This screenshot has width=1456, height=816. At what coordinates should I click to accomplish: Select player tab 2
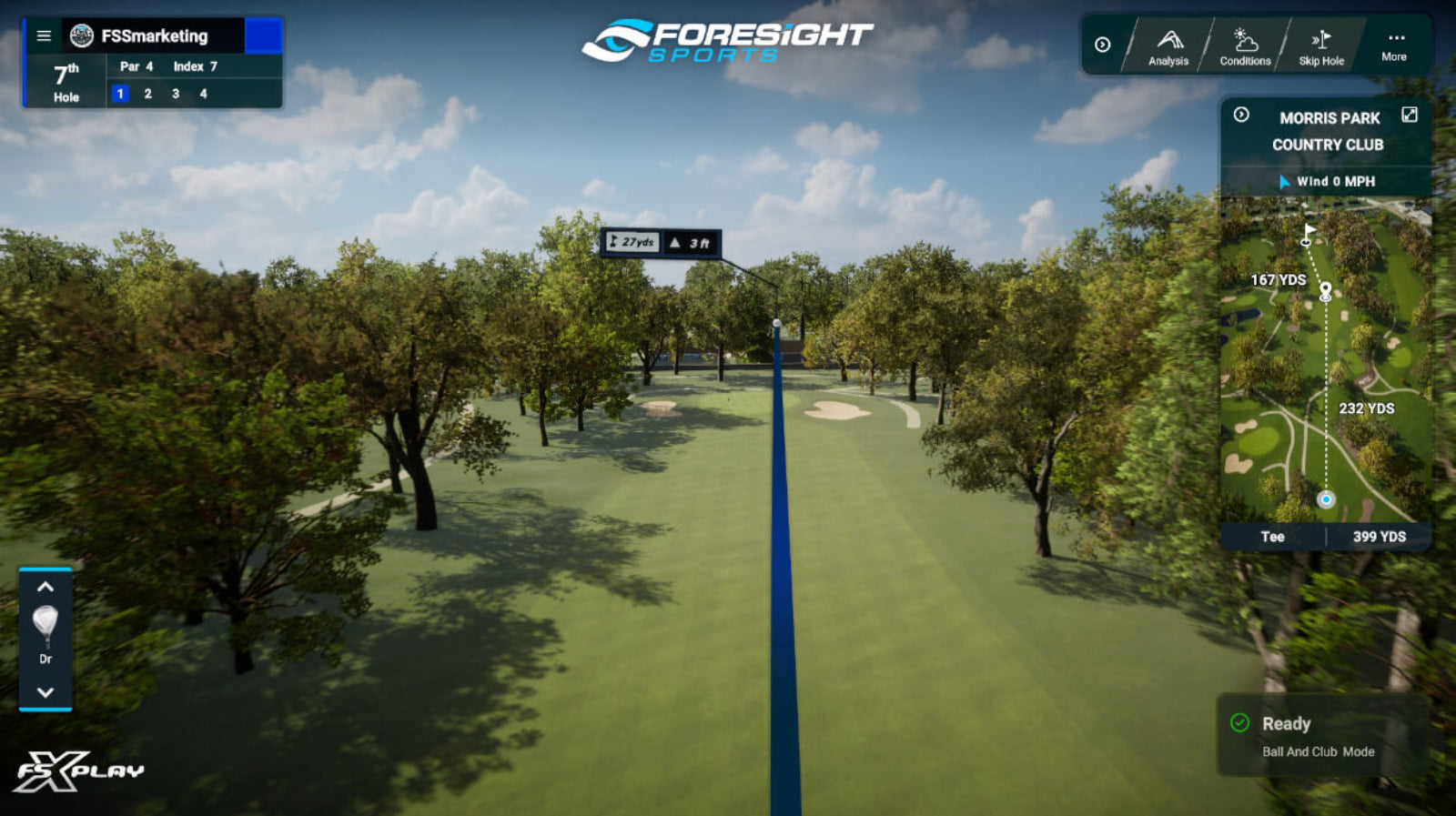click(x=147, y=93)
